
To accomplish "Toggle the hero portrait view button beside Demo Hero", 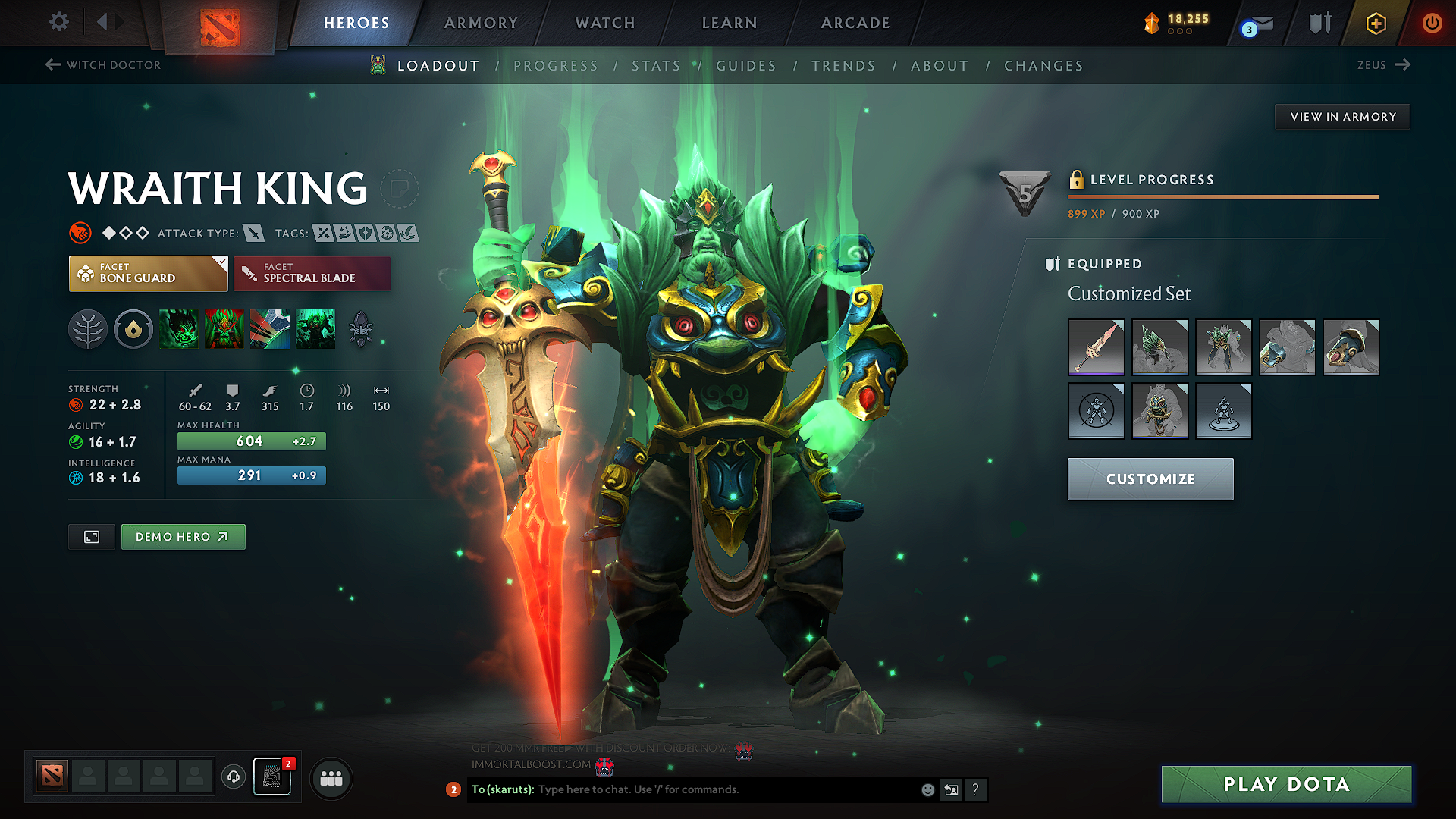I will 91,536.
